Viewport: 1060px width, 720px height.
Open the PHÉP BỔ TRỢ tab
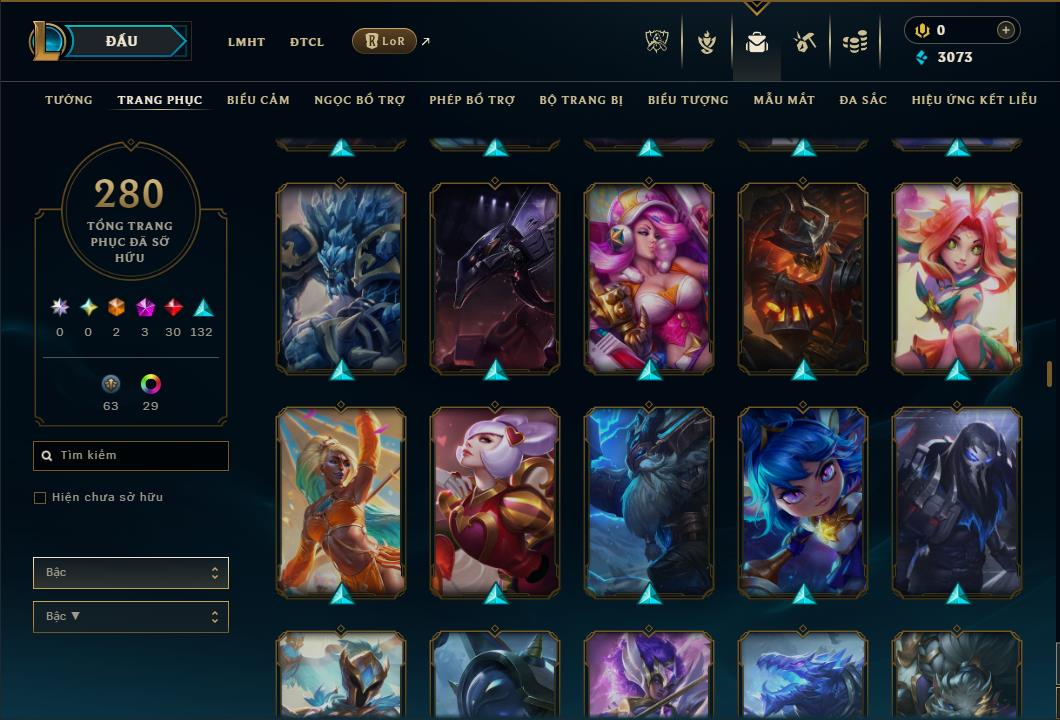pos(472,100)
